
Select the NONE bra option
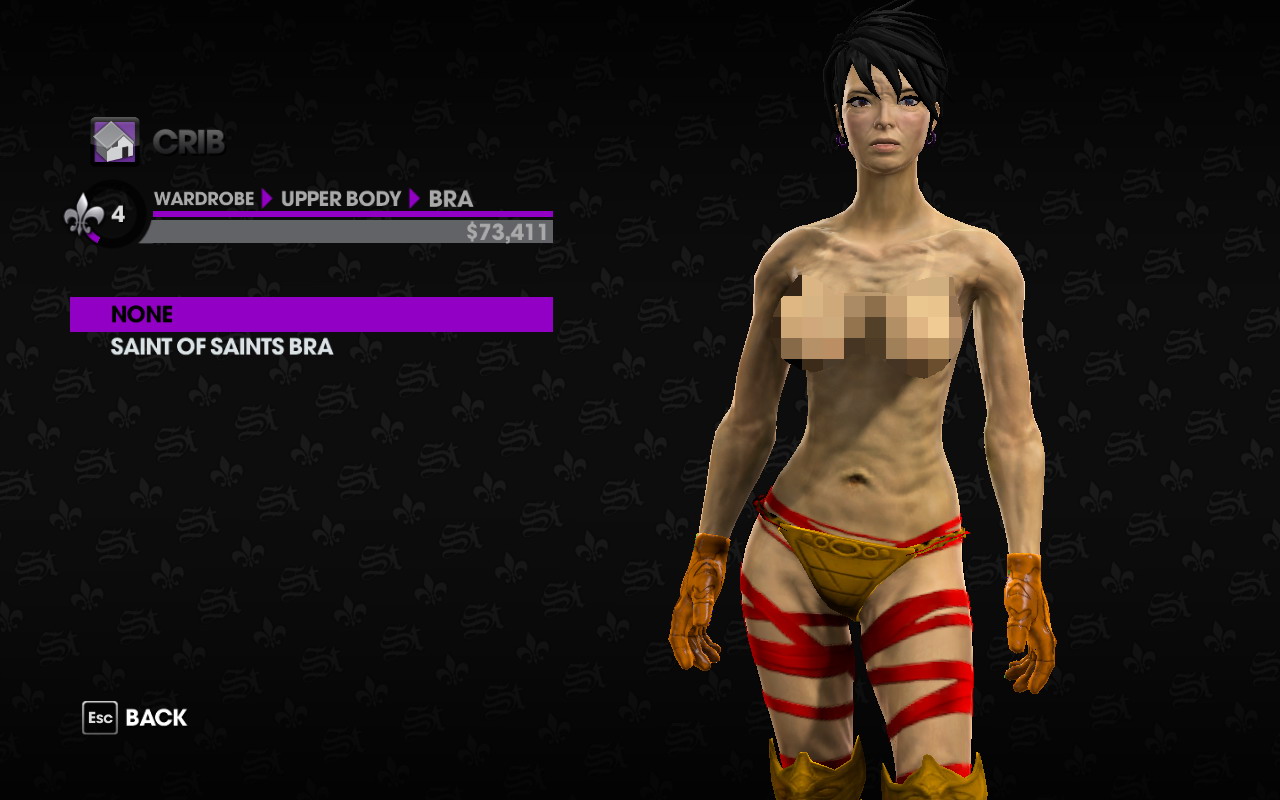310,314
